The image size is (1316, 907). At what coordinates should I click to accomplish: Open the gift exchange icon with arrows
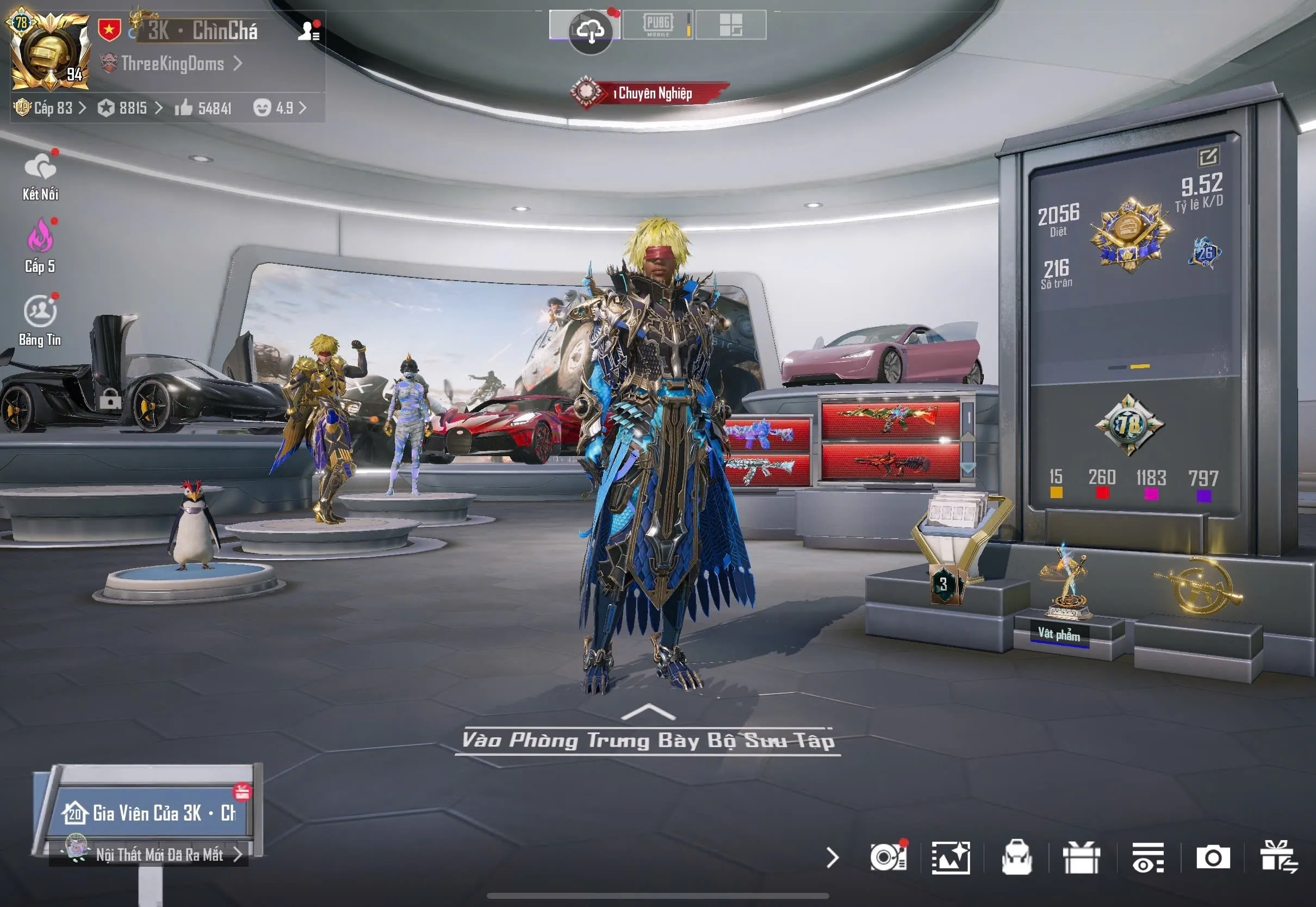point(1278,858)
